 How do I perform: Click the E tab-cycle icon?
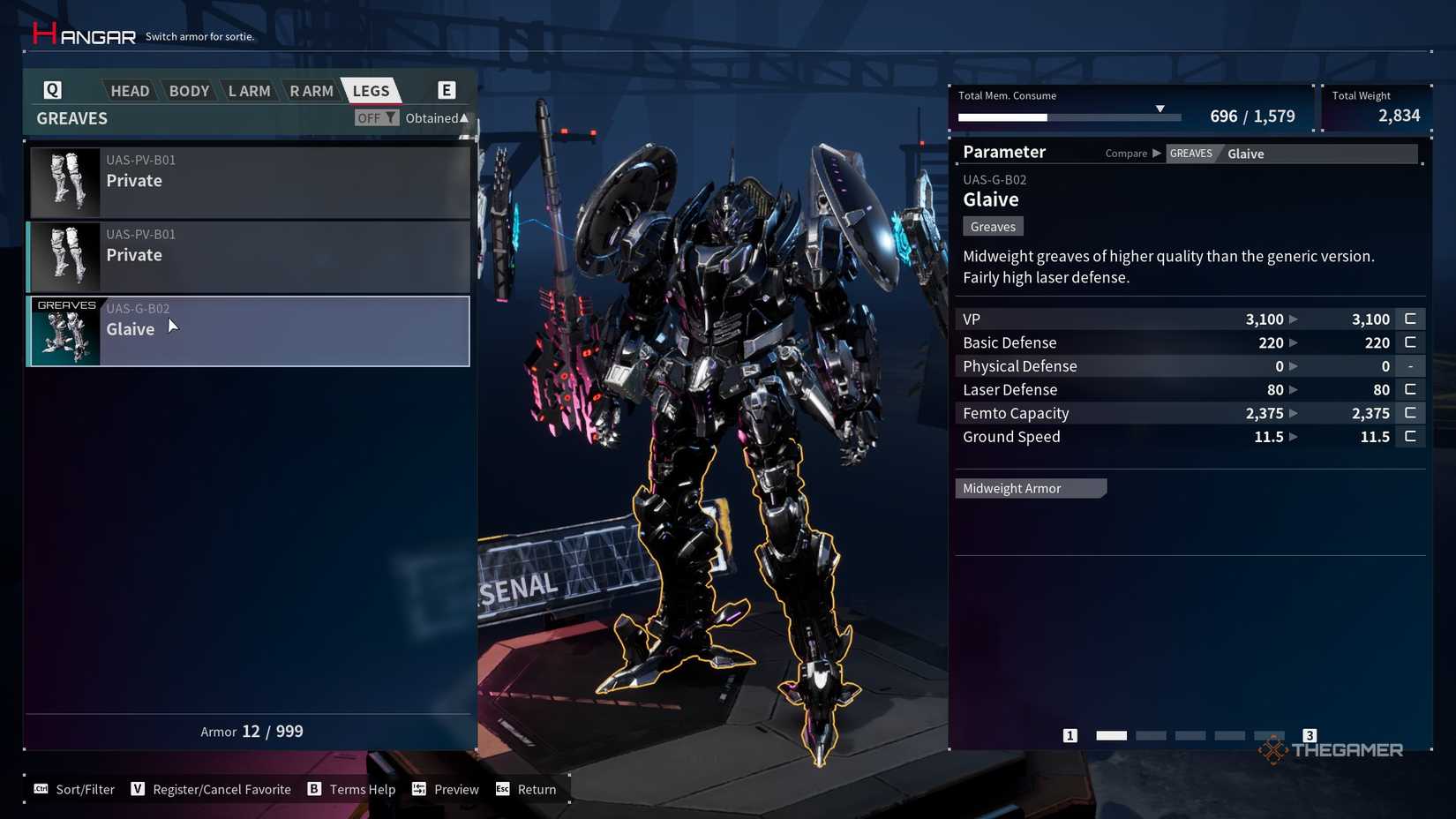pyautogui.click(x=447, y=89)
